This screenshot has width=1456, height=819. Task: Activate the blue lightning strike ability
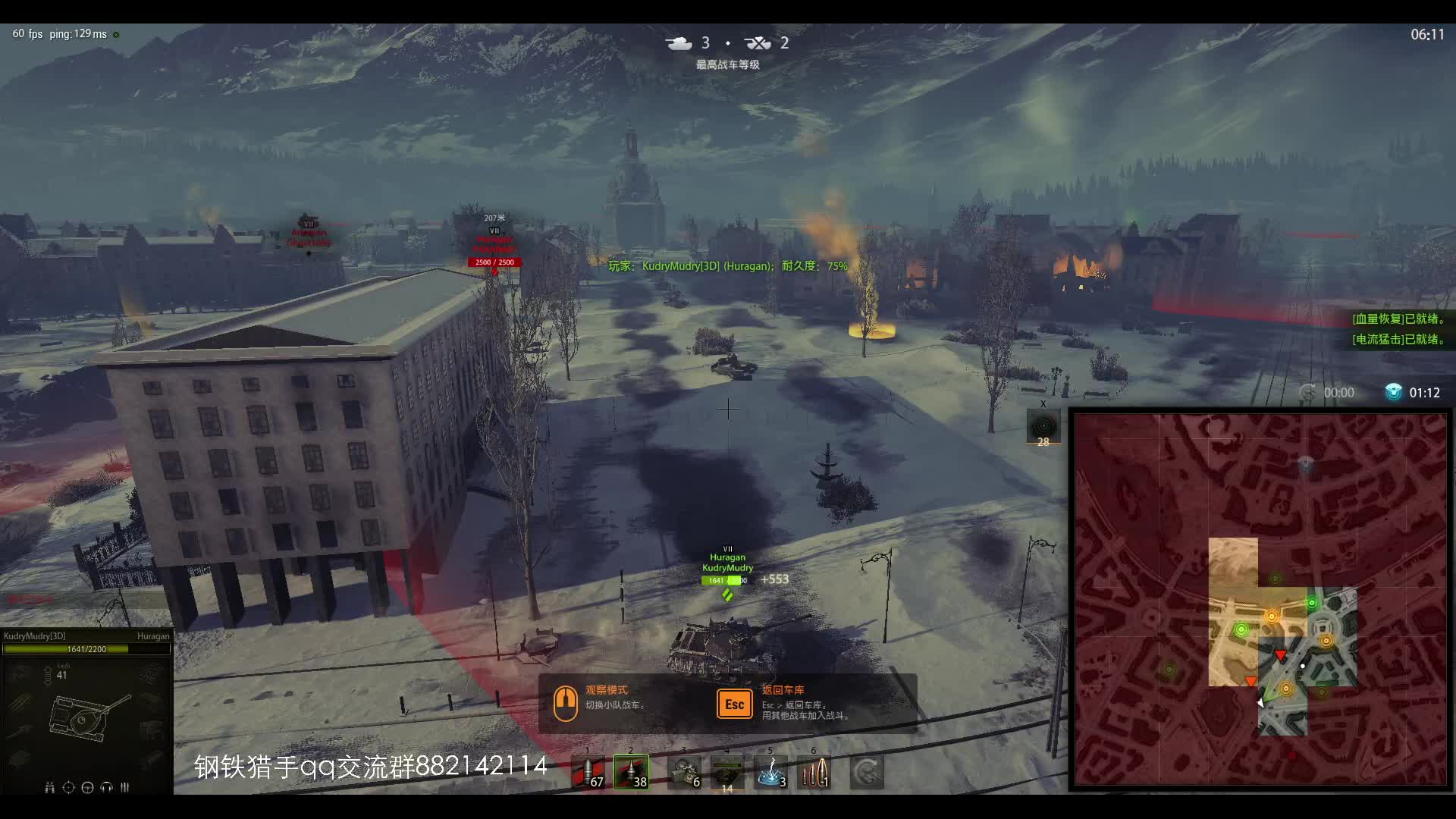[771, 773]
